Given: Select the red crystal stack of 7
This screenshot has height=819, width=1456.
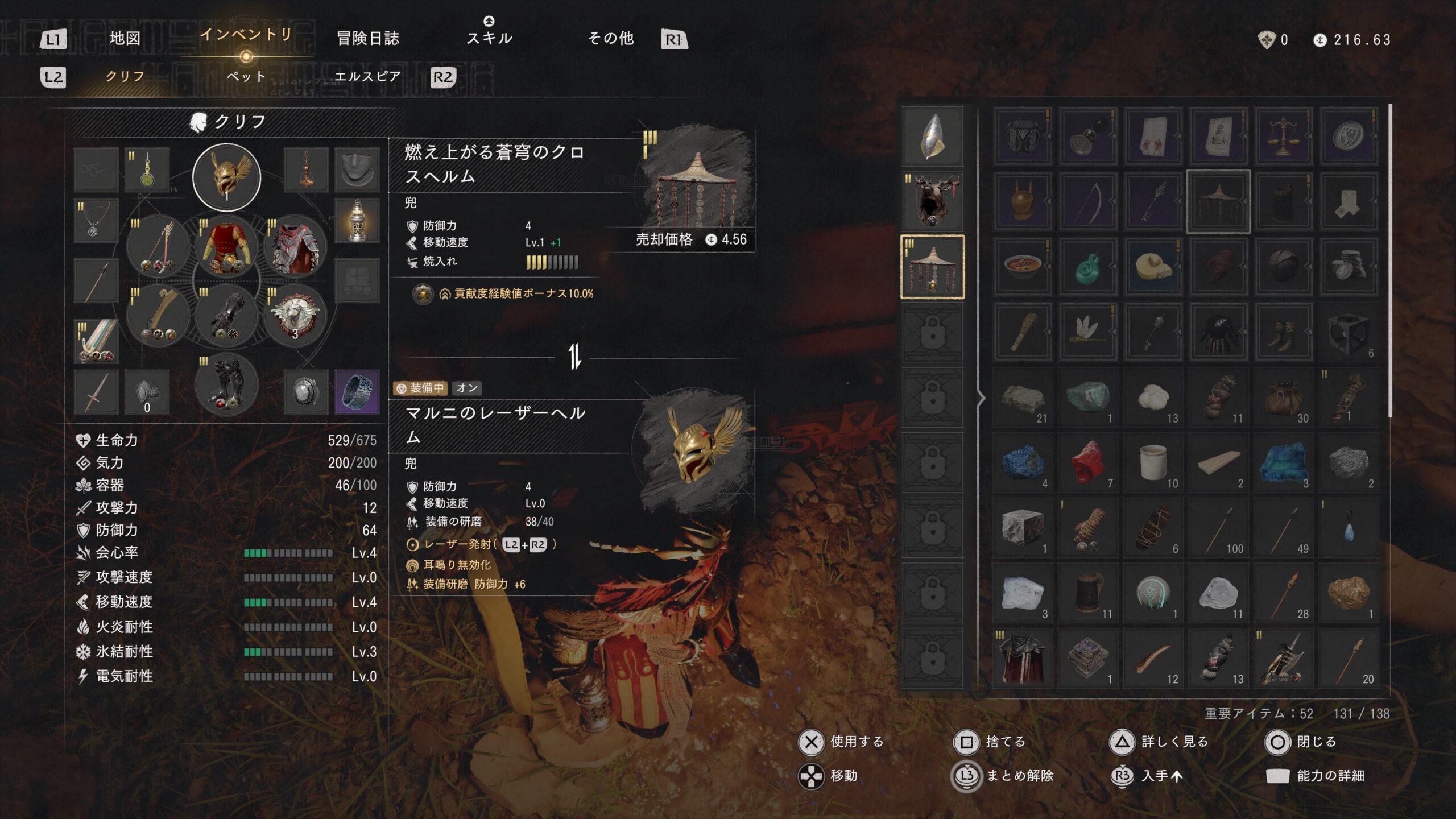Looking at the screenshot, I should pyautogui.click(x=1088, y=462).
